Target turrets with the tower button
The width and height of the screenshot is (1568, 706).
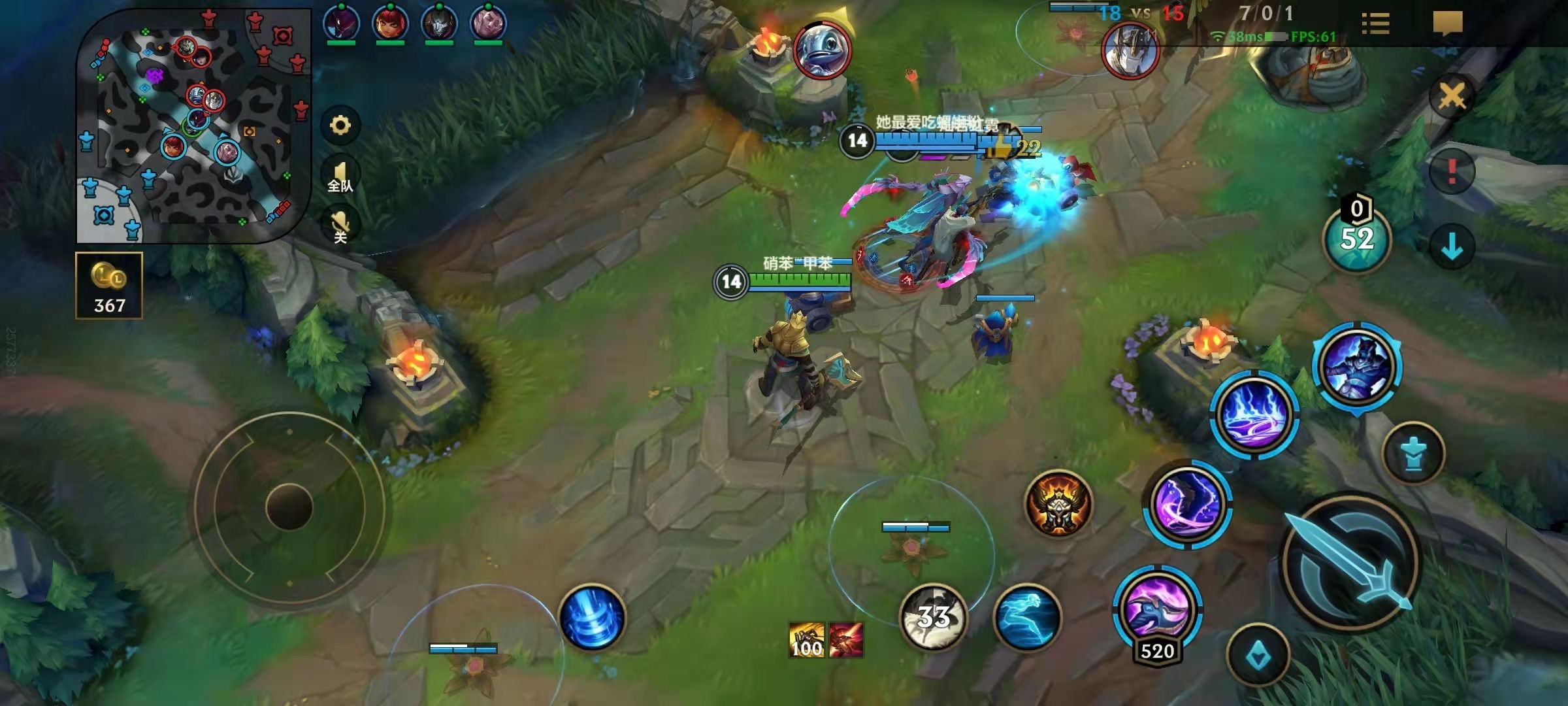coord(1413,454)
